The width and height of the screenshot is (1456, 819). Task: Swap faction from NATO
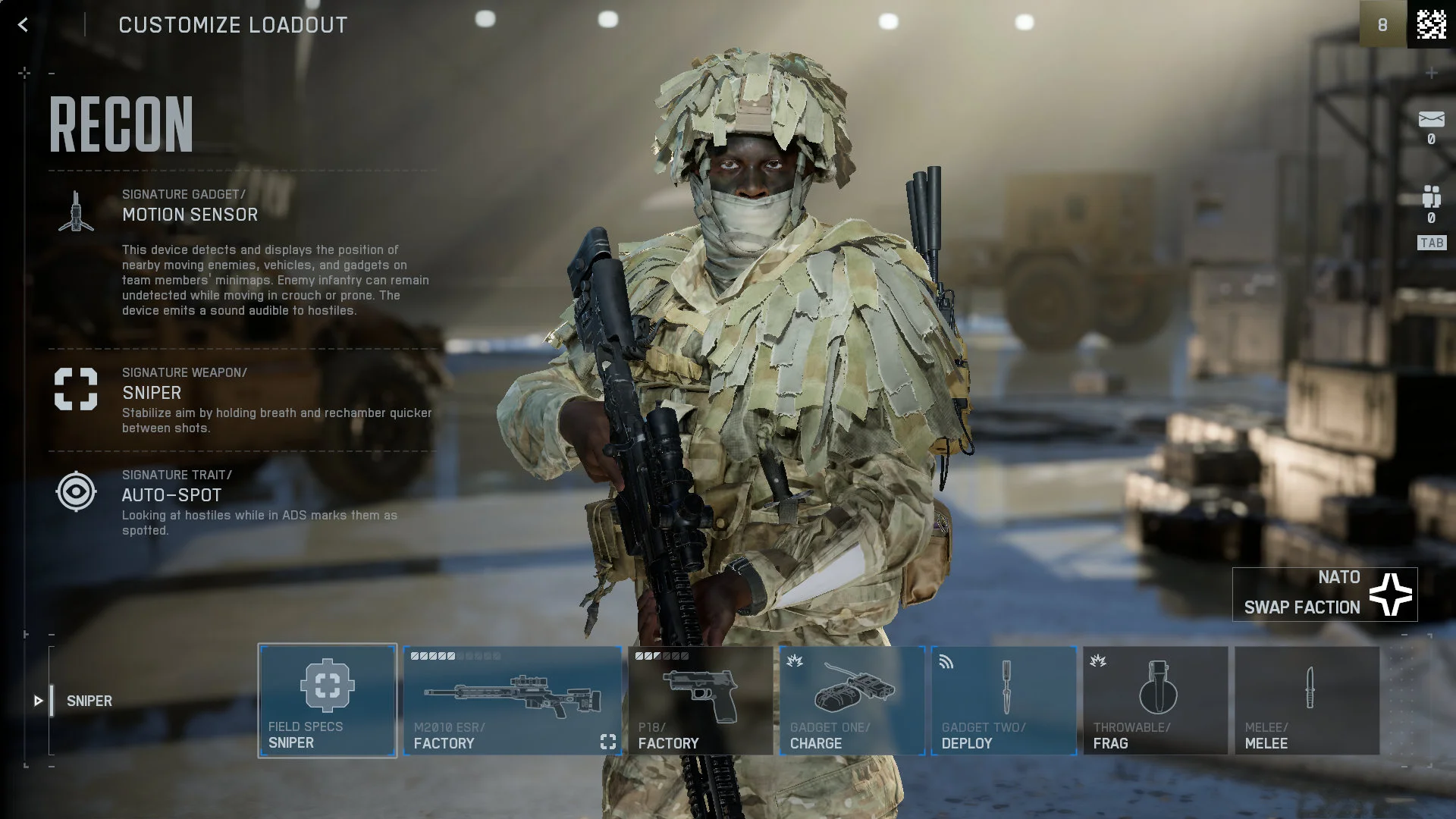[x=1324, y=595]
